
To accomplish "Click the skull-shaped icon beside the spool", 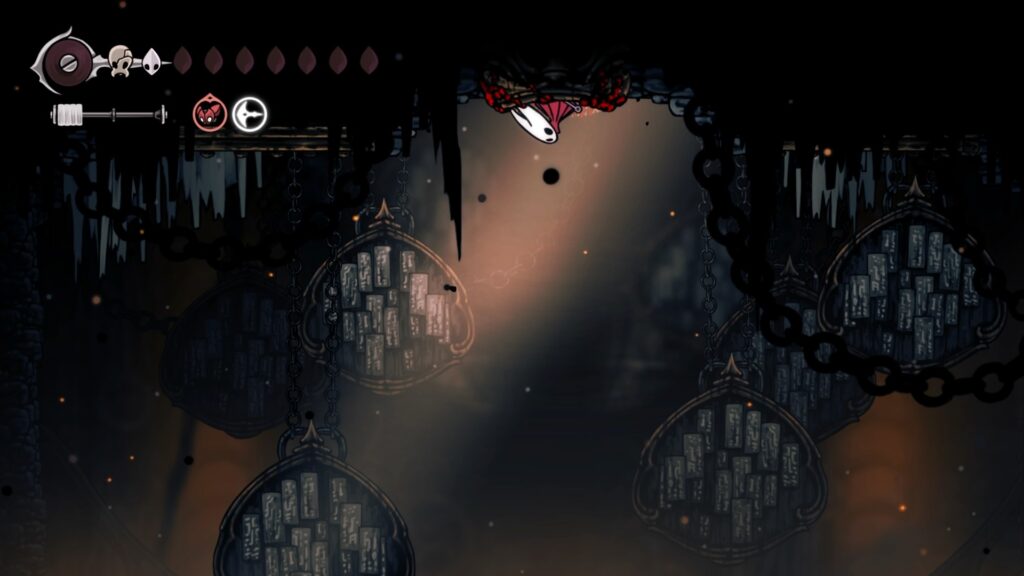I will pyautogui.click(x=120, y=60).
